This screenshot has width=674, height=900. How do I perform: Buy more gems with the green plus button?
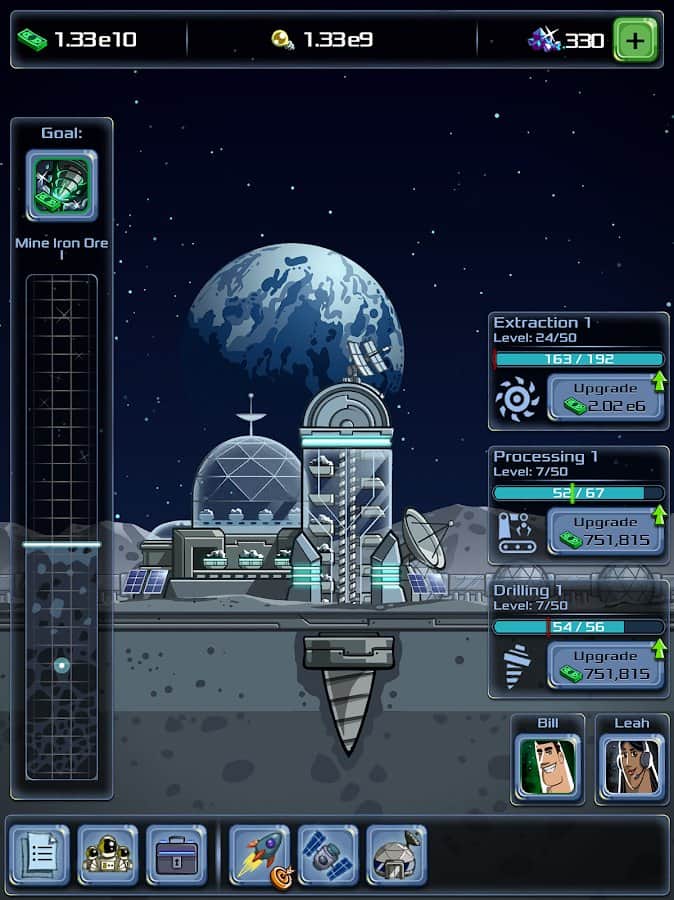coord(635,40)
